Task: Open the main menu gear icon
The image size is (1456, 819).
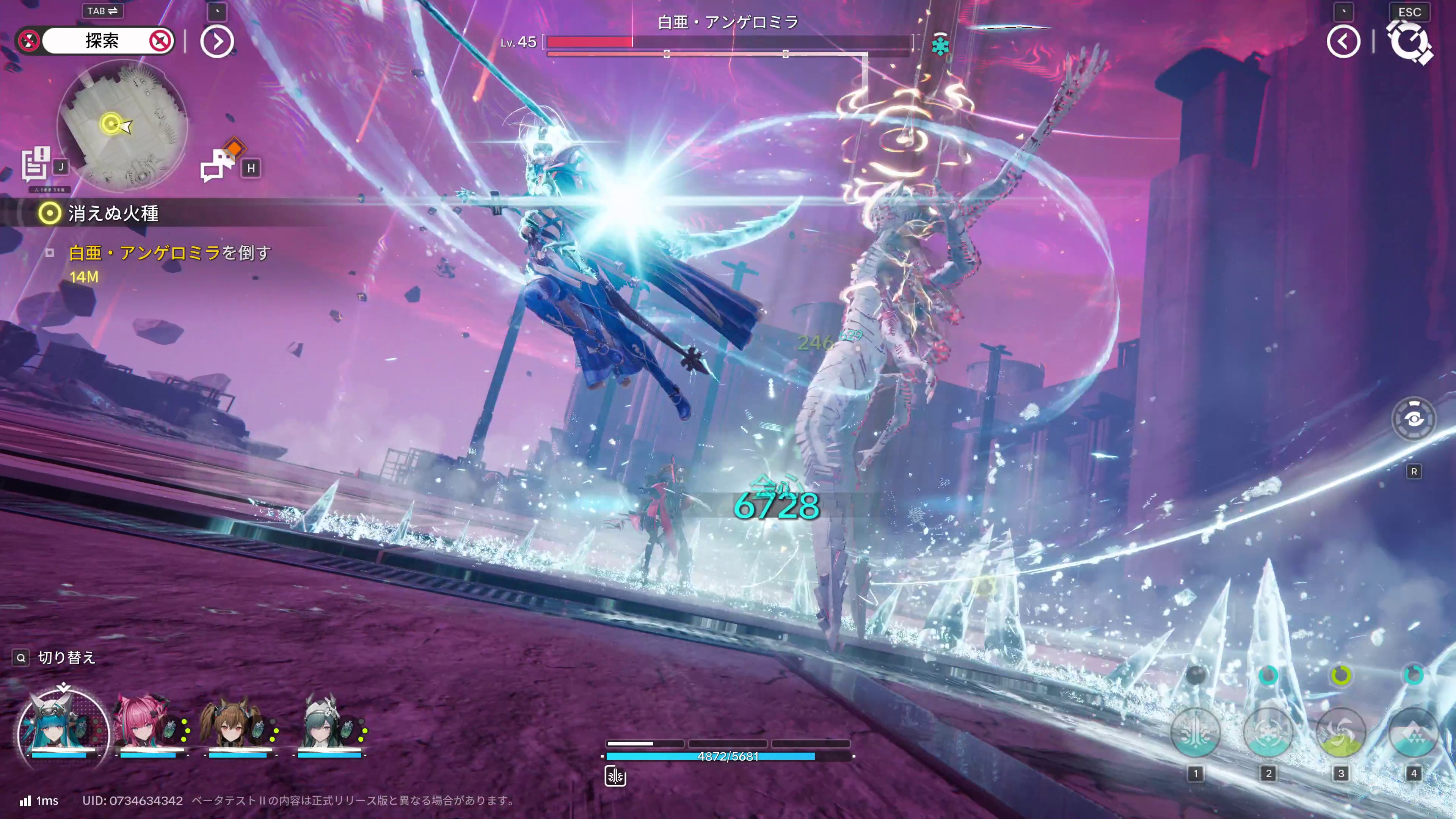Action: (1410, 42)
